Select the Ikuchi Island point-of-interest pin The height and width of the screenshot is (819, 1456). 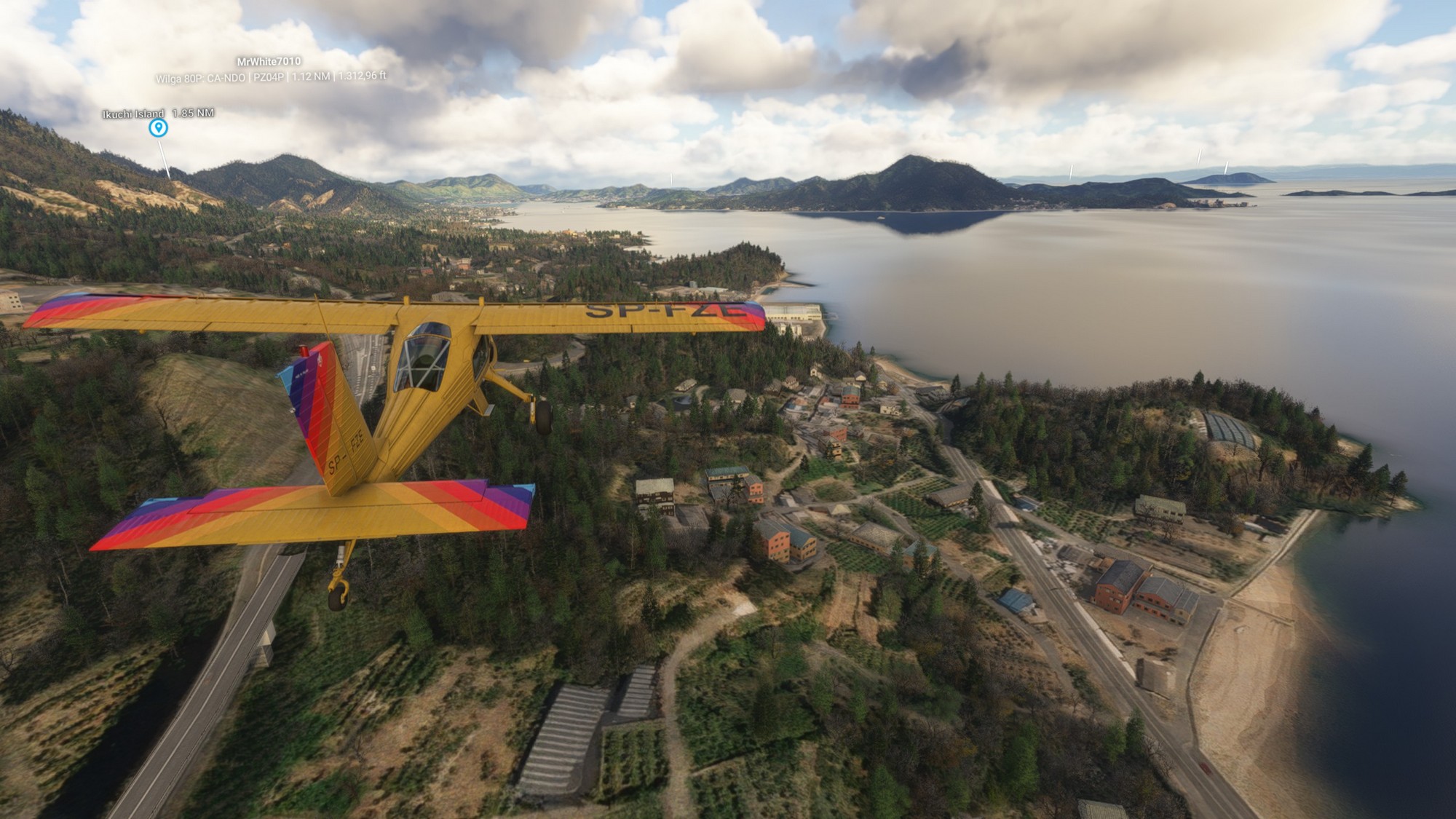point(158,128)
